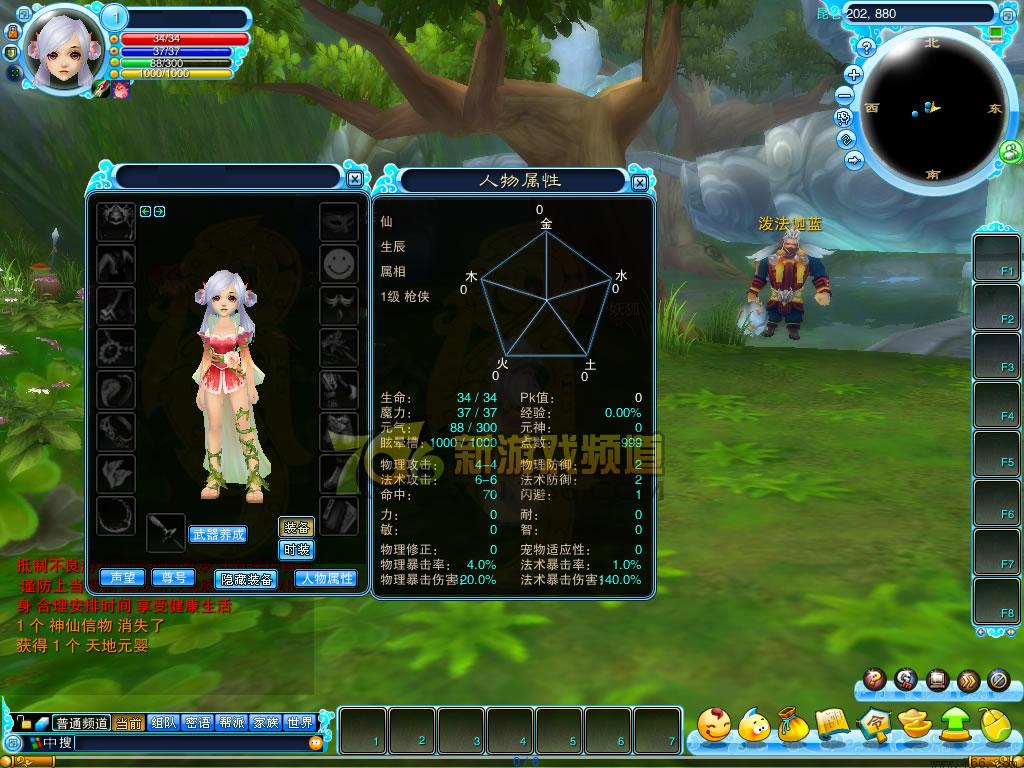
Task: Click the 人物属性 button in equipment window
Action: 326,578
